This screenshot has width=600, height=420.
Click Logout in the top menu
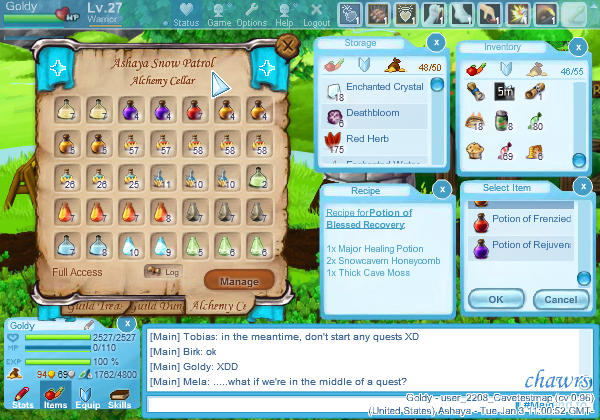tap(316, 15)
